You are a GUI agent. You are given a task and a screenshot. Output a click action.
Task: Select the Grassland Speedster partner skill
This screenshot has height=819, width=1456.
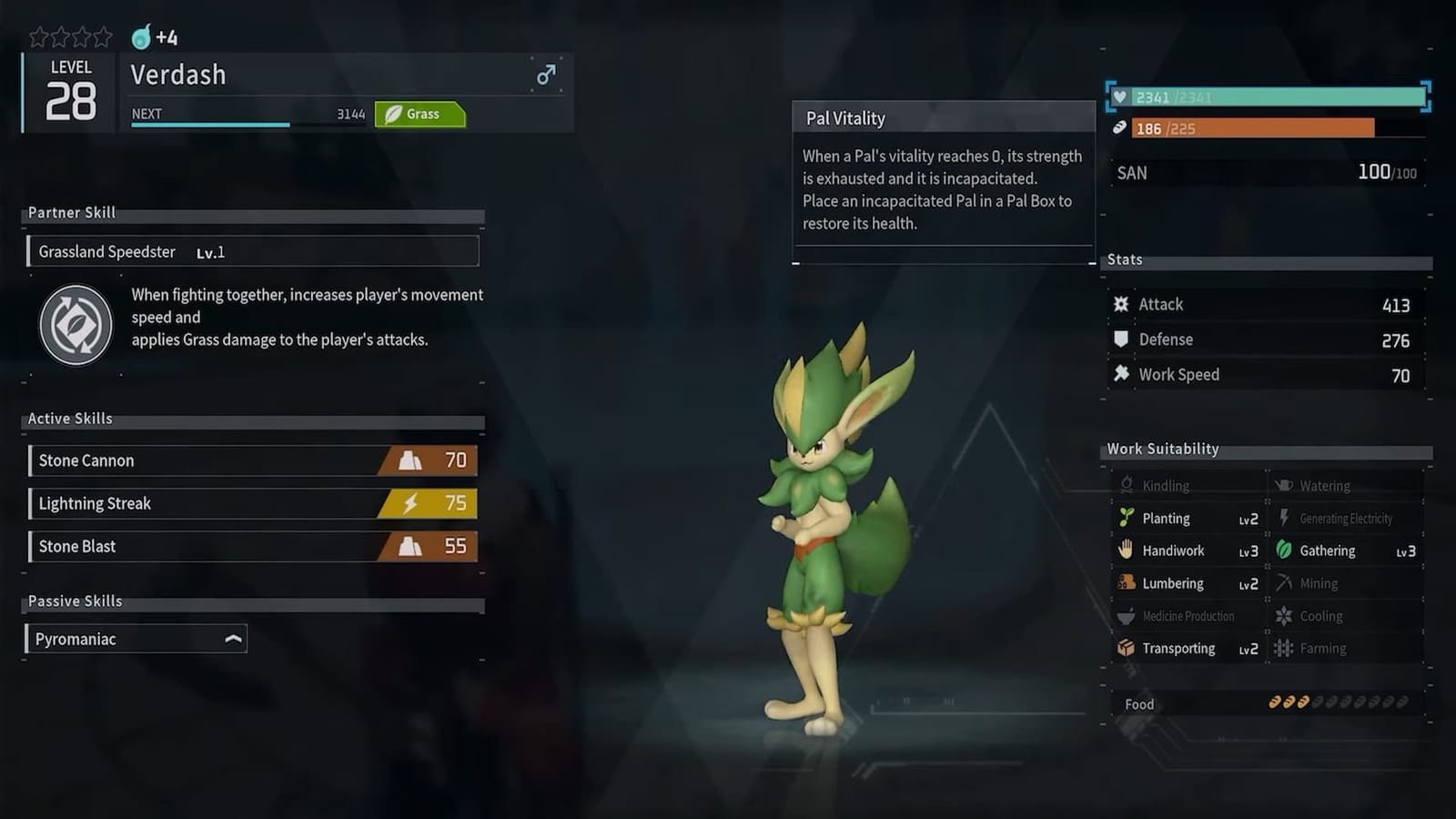click(253, 251)
